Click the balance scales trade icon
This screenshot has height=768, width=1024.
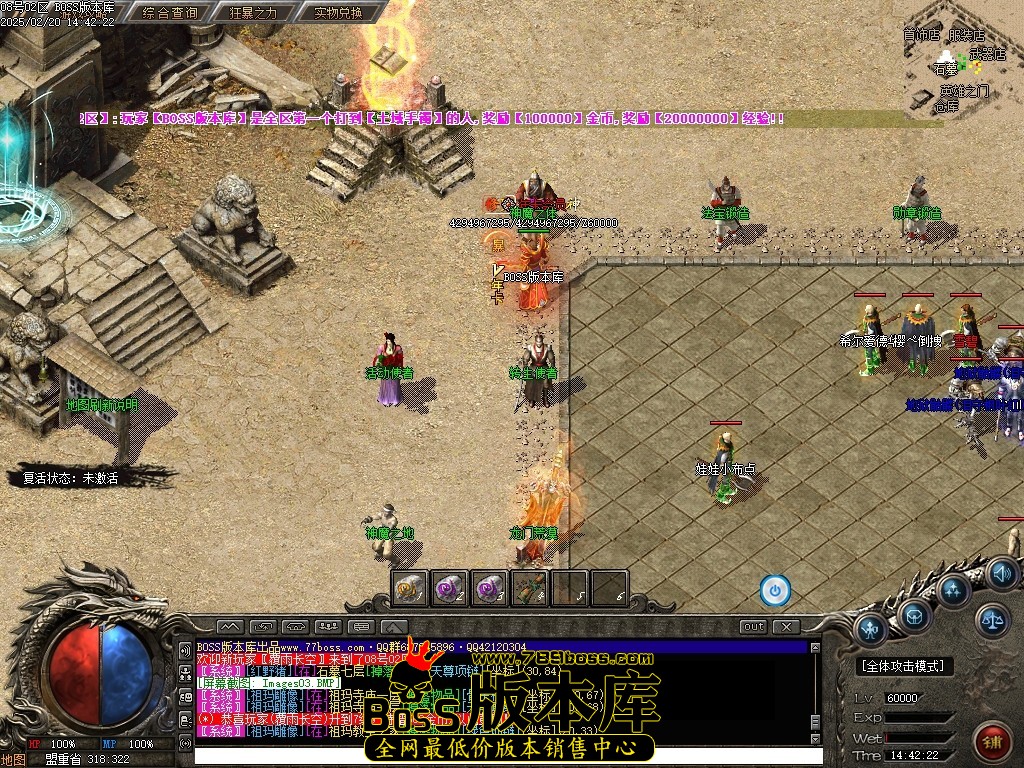click(993, 620)
